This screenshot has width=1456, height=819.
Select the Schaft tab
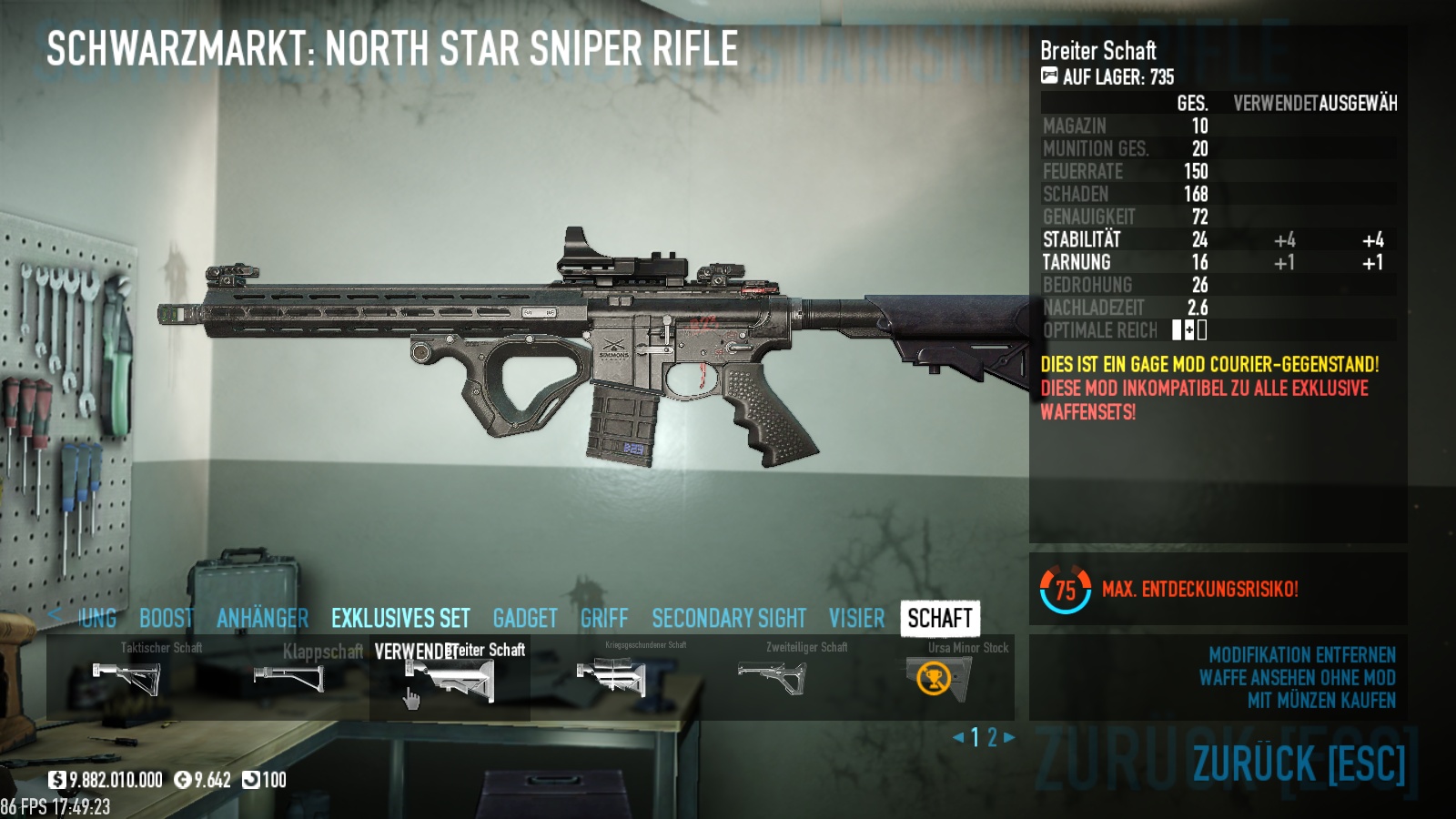coord(940,619)
